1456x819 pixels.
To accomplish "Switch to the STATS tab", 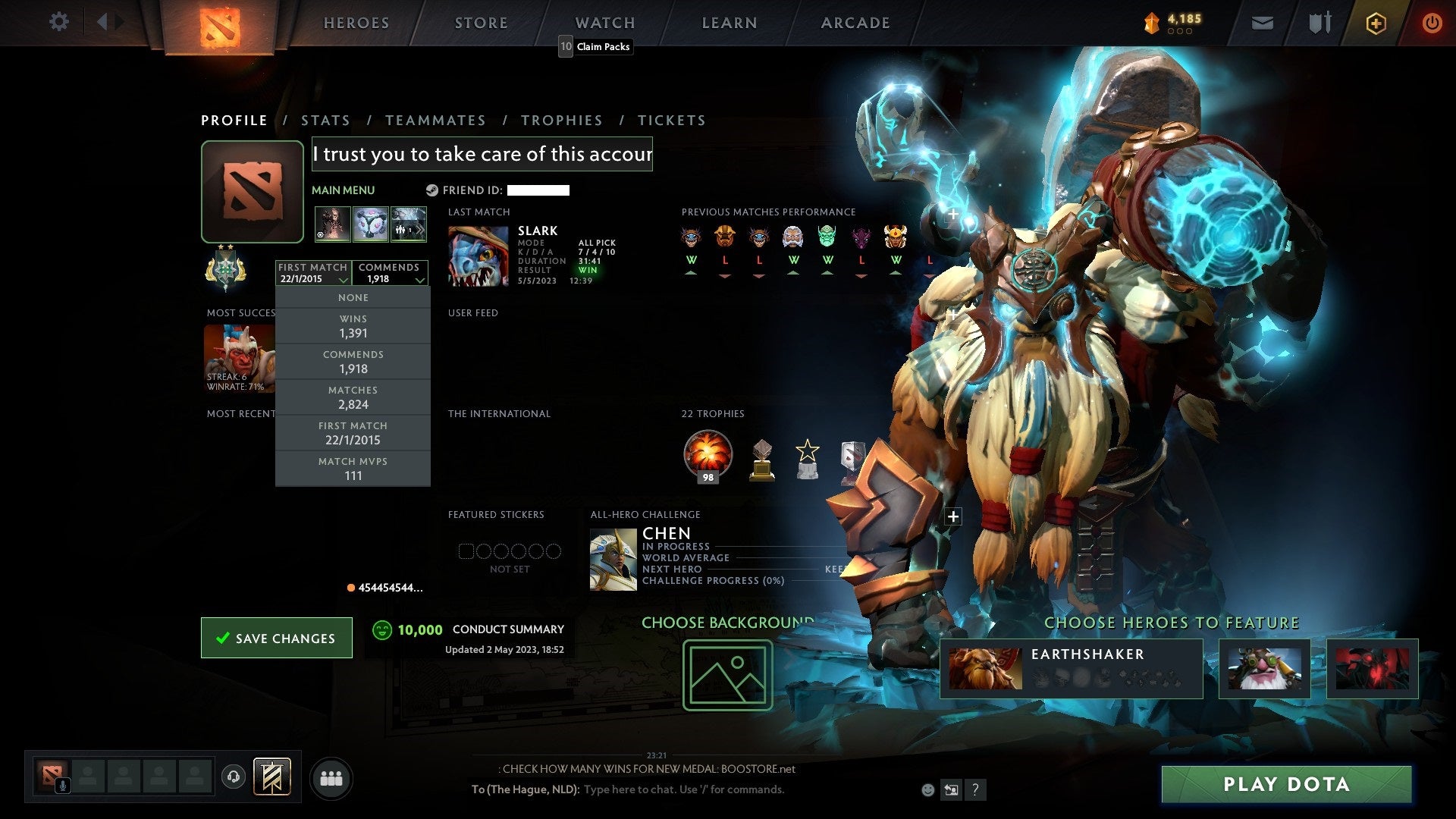I will [x=325, y=120].
